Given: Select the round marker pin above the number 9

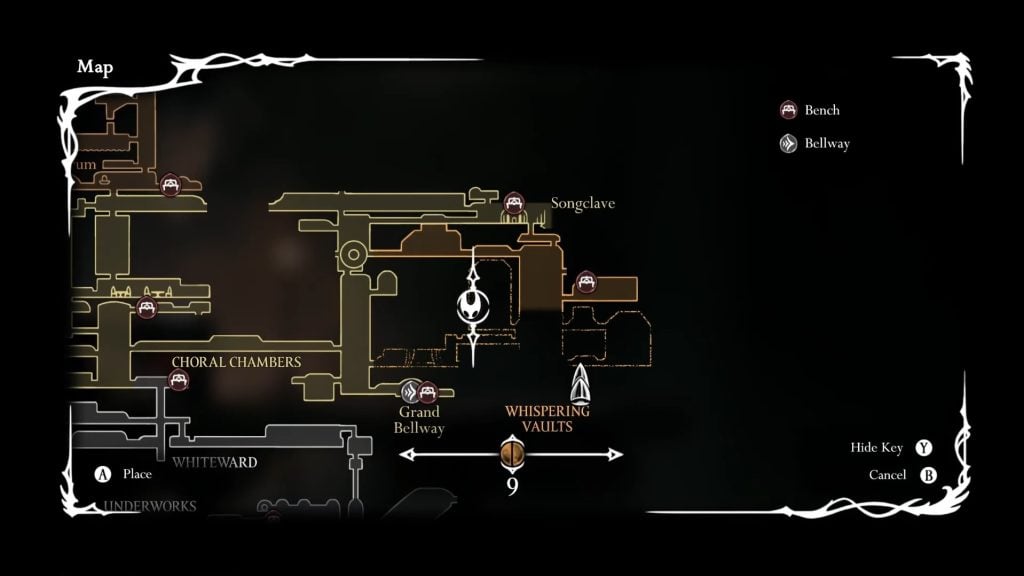Looking at the screenshot, I should (511, 454).
